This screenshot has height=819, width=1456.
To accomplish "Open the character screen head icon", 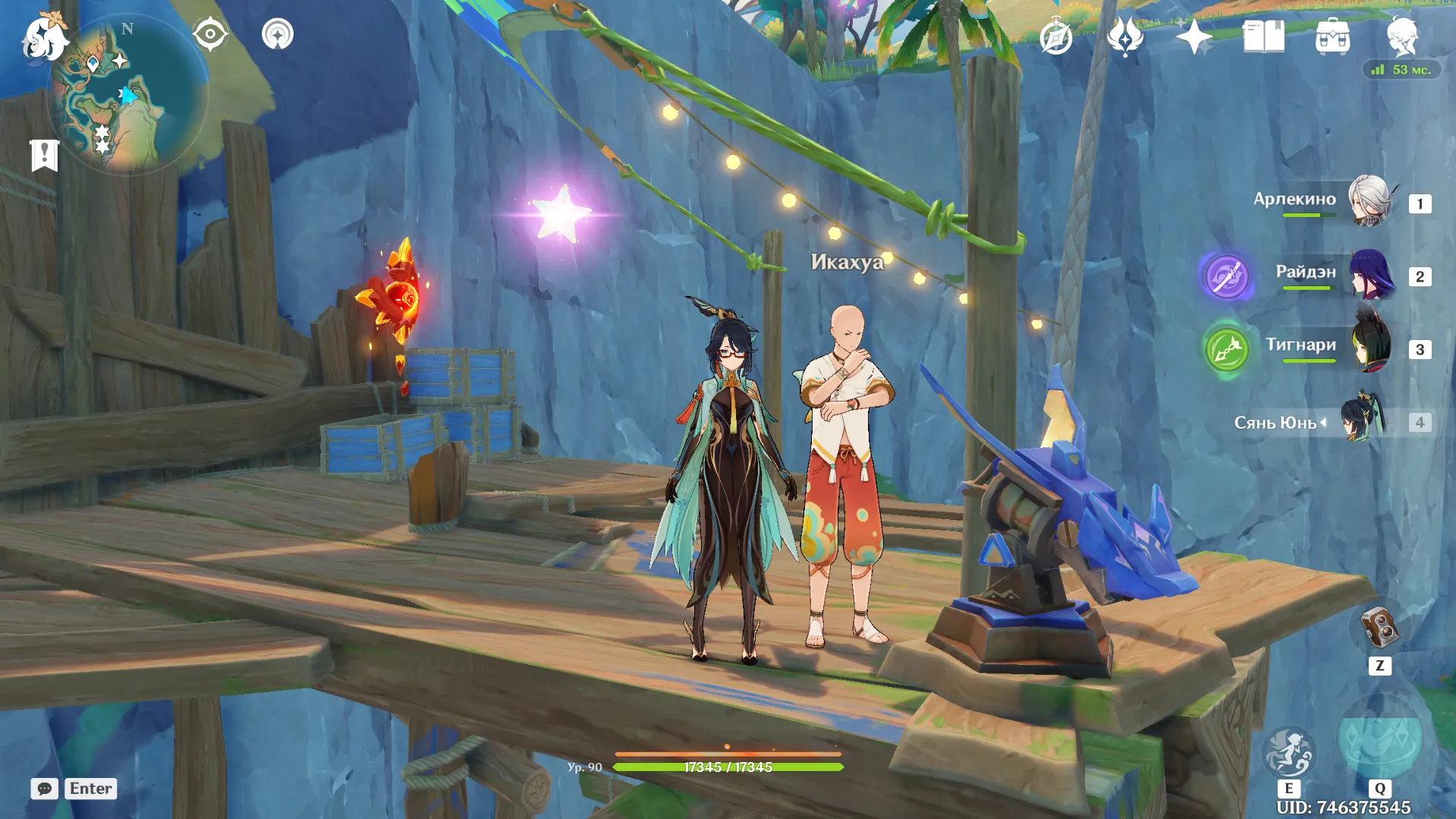I will (1402, 36).
